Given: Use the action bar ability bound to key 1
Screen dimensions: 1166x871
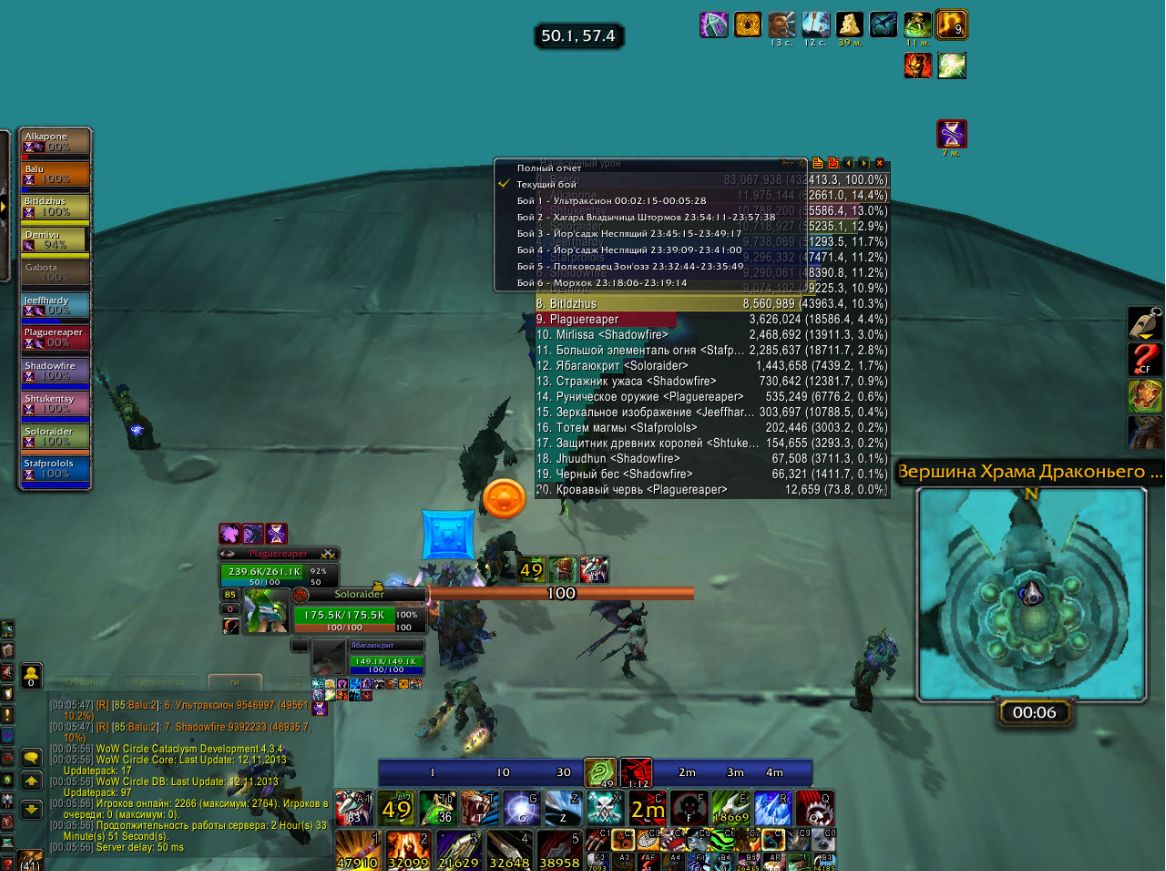Looking at the screenshot, I should (356, 849).
